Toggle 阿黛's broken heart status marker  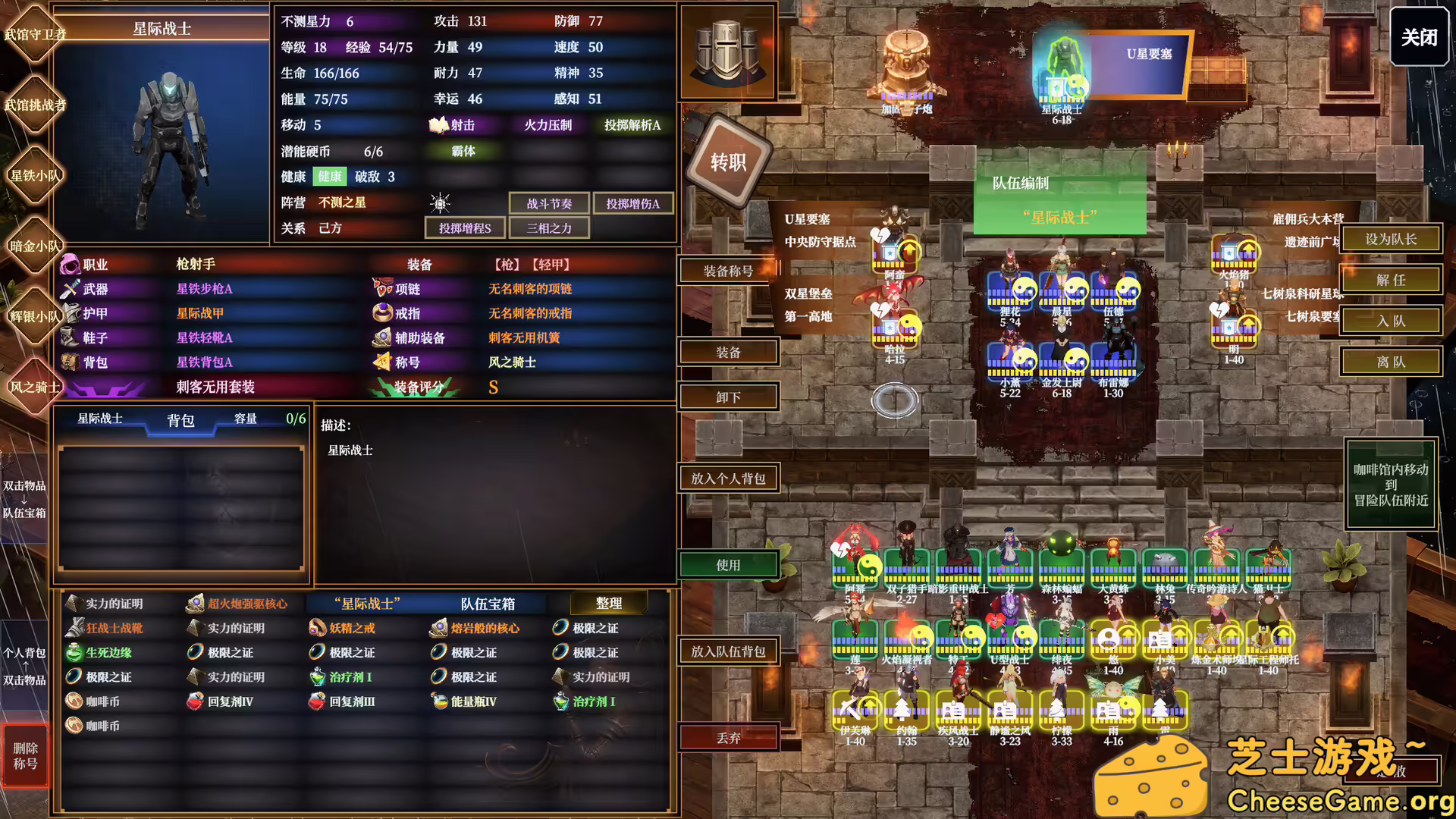click(882, 235)
